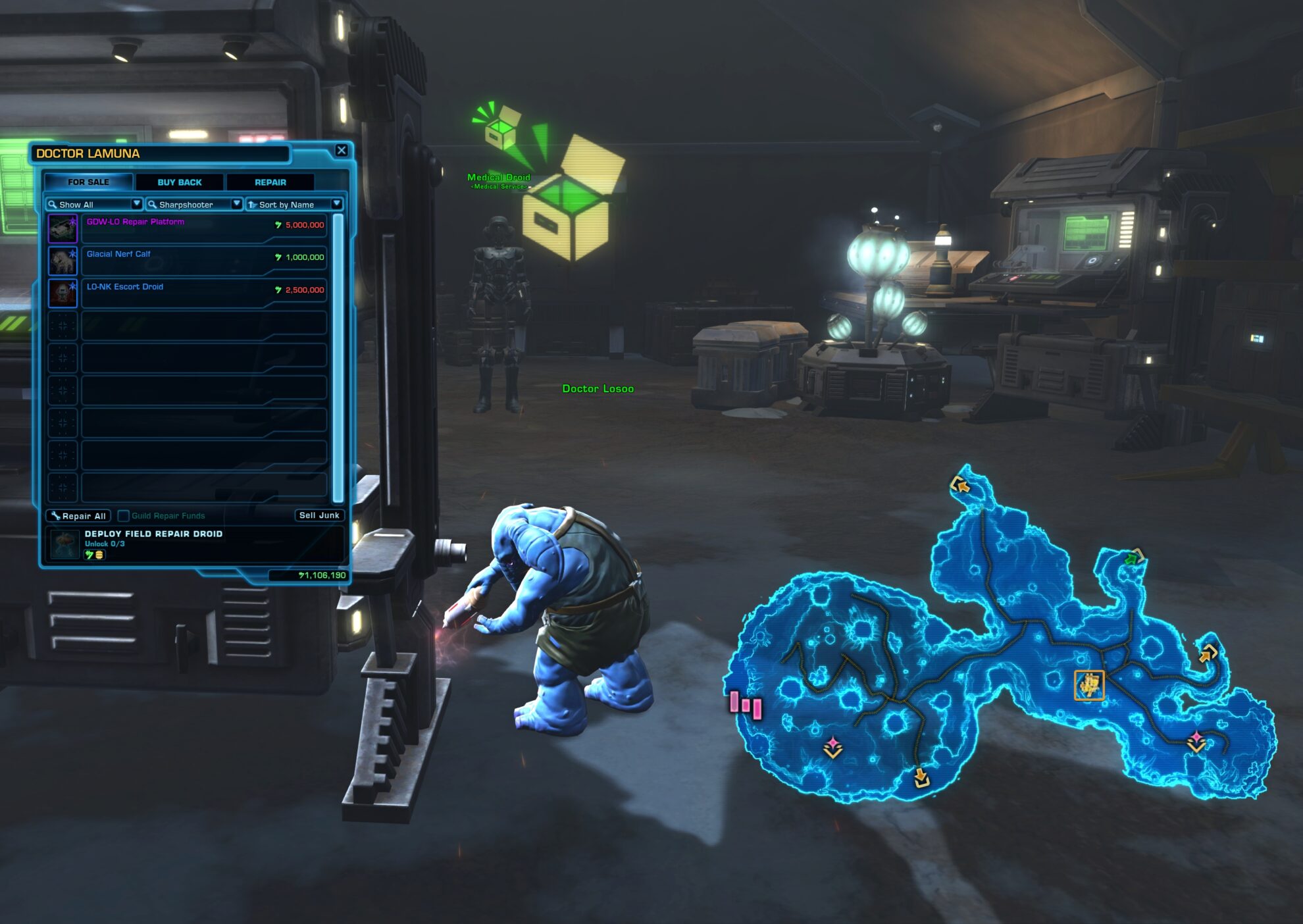The width and height of the screenshot is (1303, 924).
Task: Open the Sharpshooter category dropdown
Action: (x=236, y=204)
